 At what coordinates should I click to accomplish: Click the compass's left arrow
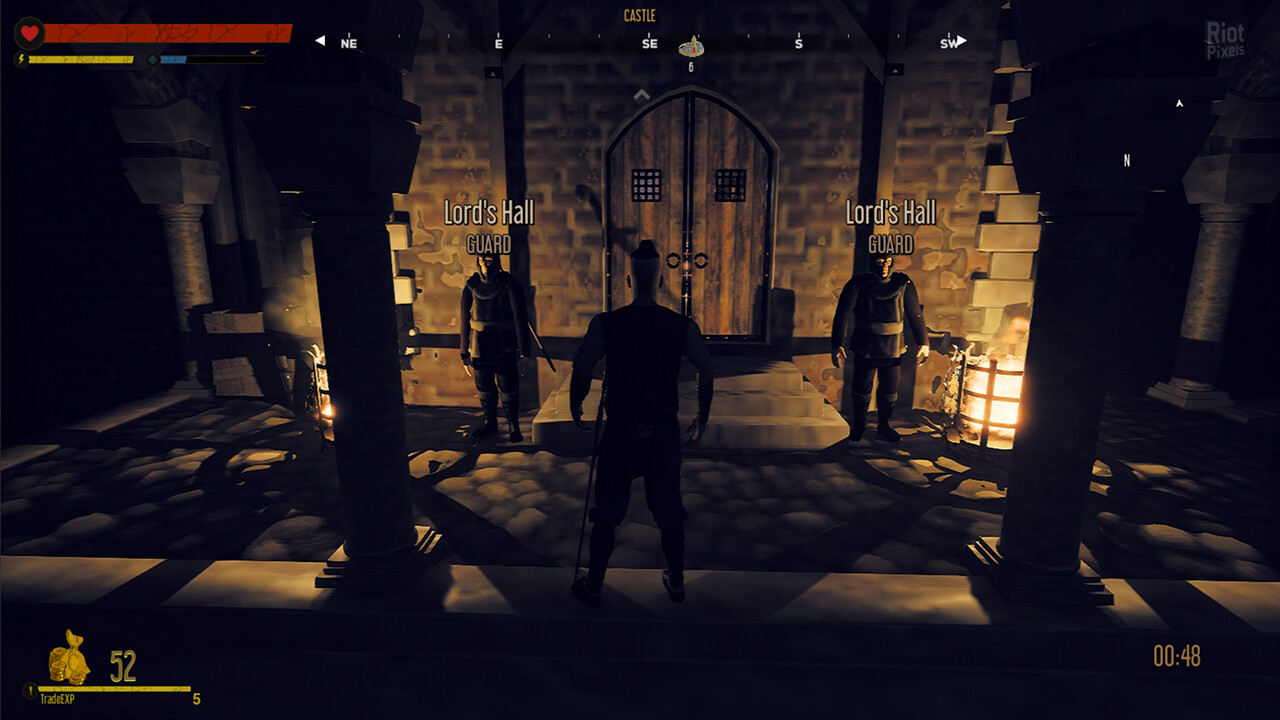click(x=320, y=41)
